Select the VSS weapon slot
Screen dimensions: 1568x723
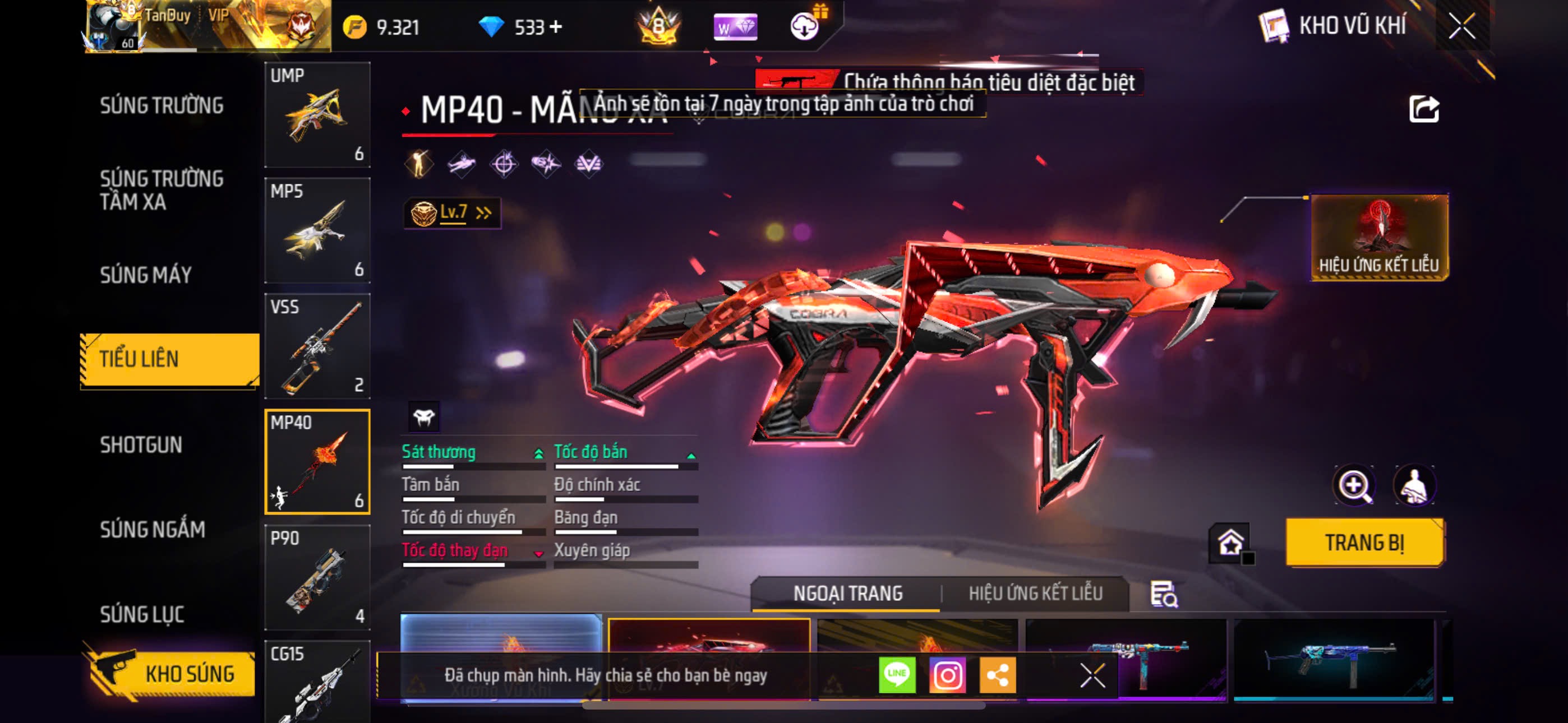(x=317, y=346)
